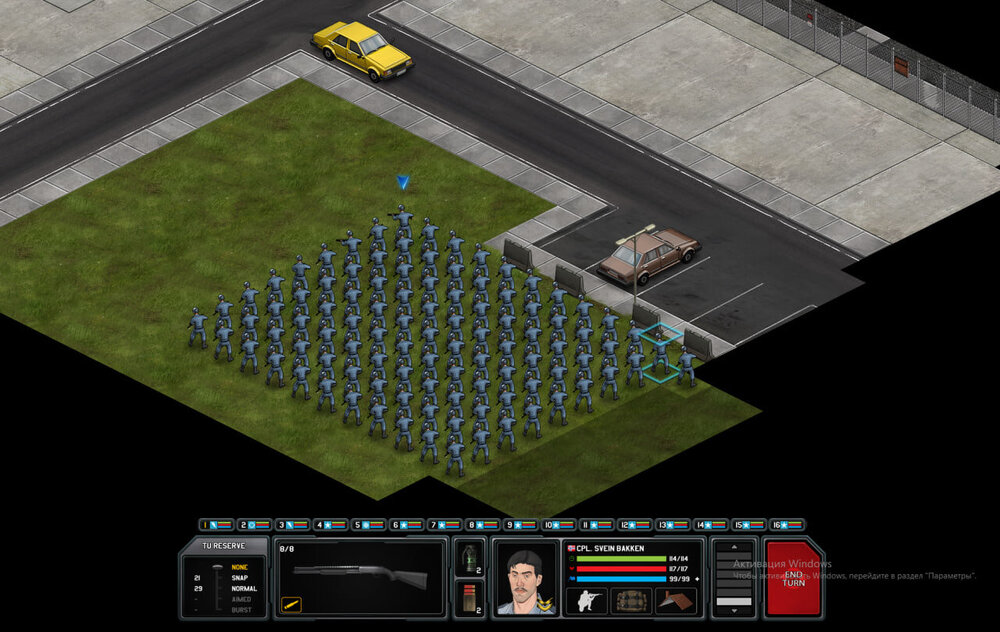This screenshot has height=632, width=1000.
Task: Switch to soldier number 5
Action: (x=368, y=524)
